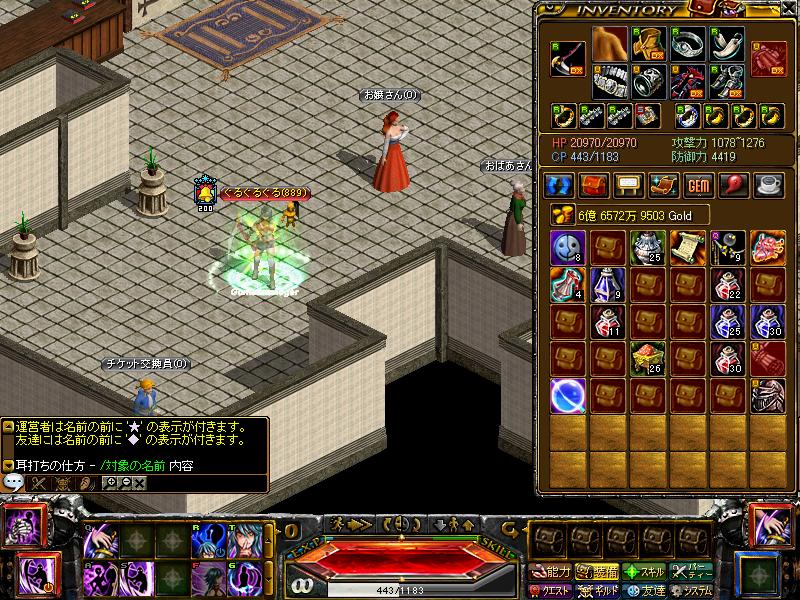The height and width of the screenshot is (600, 800).
Task: Click the GEM button in inventory
Action: [x=698, y=185]
